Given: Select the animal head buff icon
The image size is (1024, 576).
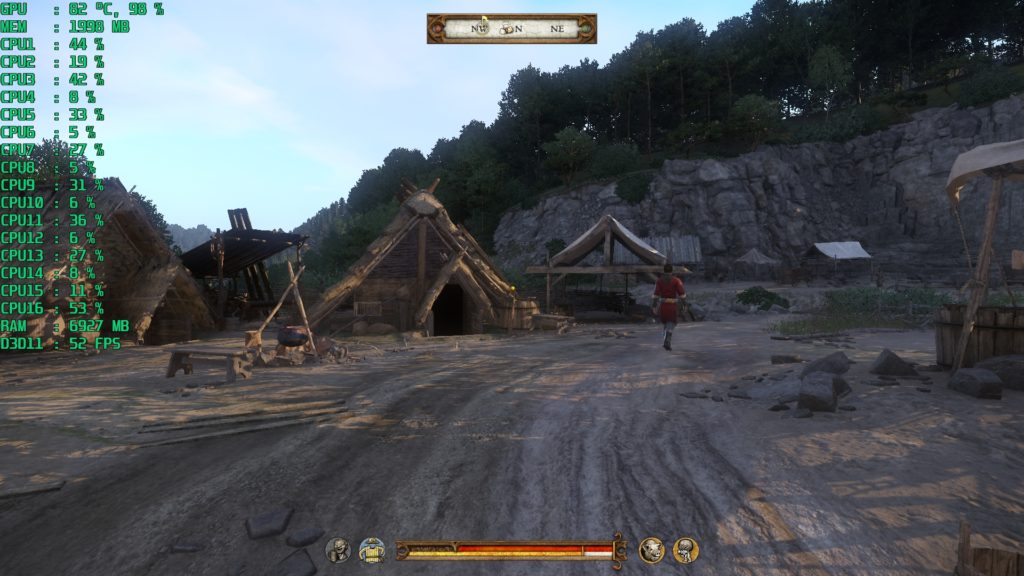Looking at the screenshot, I should coord(651,549).
